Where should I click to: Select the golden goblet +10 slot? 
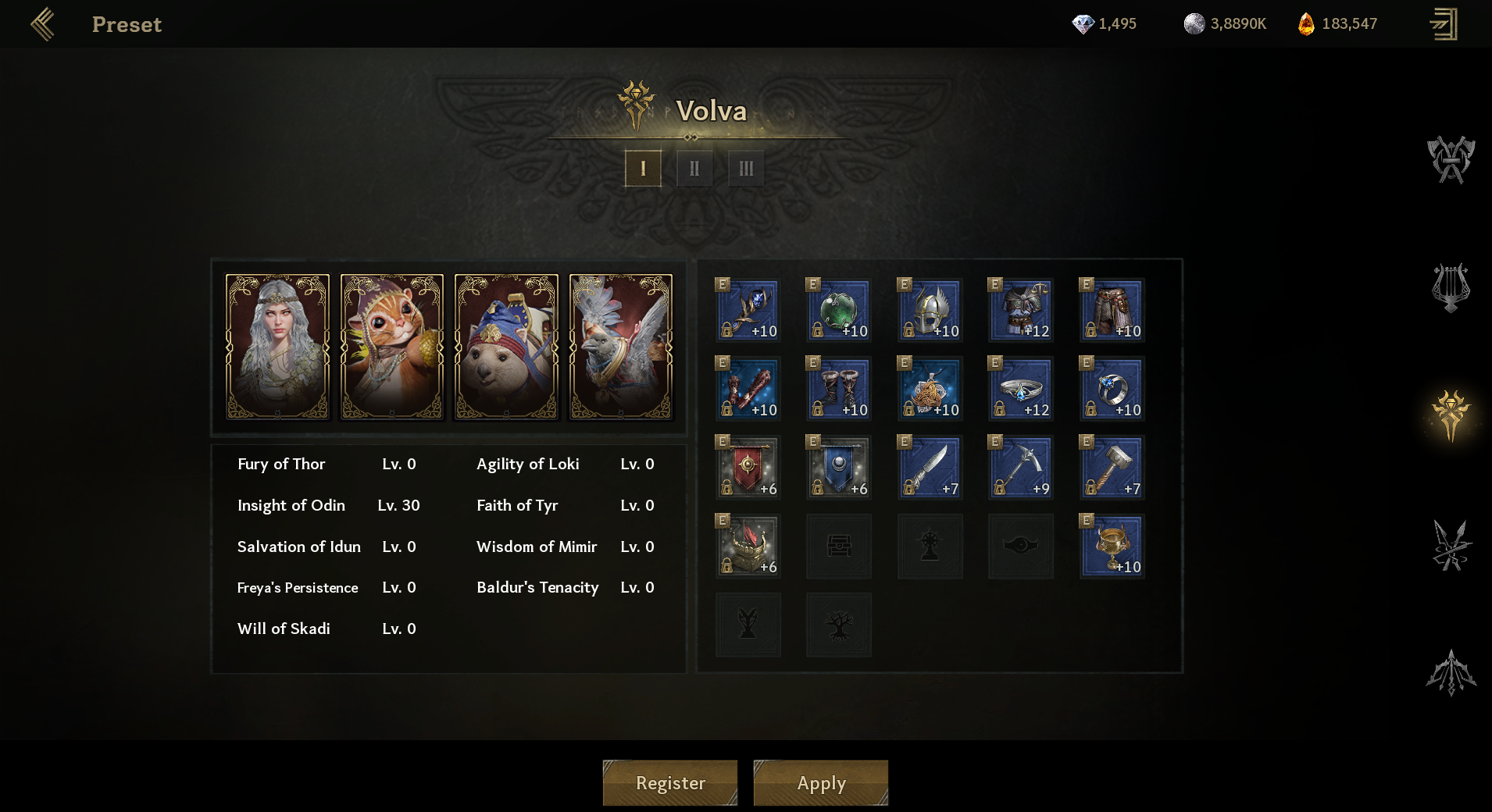pyautogui.click(x=1112, y=547)
